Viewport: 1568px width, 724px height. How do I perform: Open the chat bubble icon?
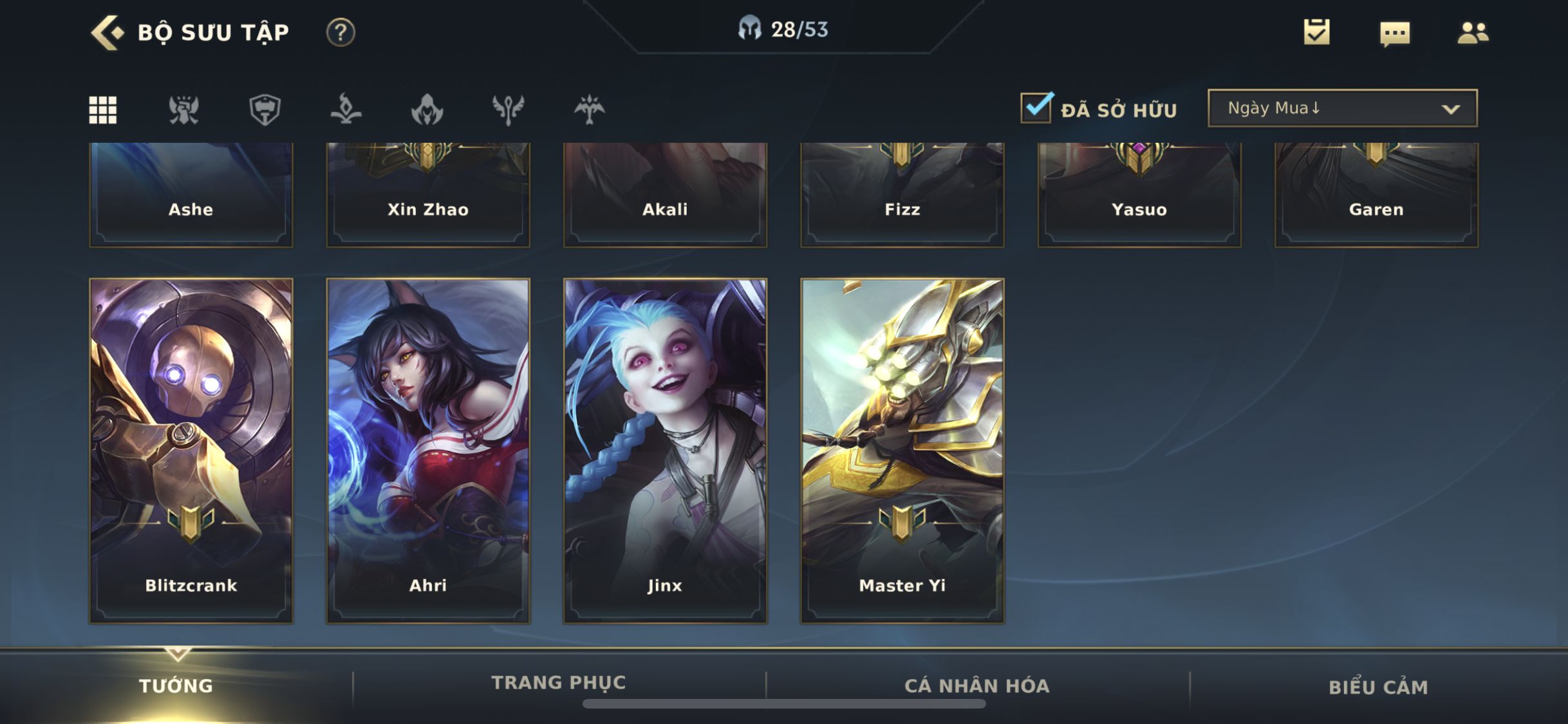coord(1395,33)
